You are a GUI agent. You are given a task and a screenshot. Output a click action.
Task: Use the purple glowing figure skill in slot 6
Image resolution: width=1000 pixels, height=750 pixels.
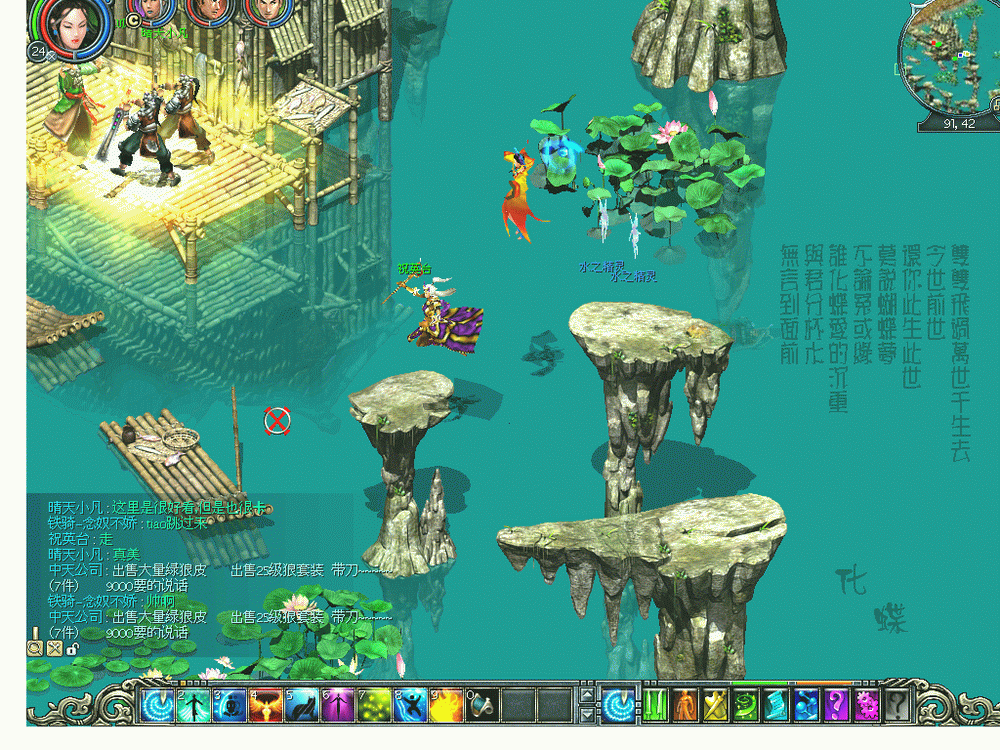click(x=338, y=704)
